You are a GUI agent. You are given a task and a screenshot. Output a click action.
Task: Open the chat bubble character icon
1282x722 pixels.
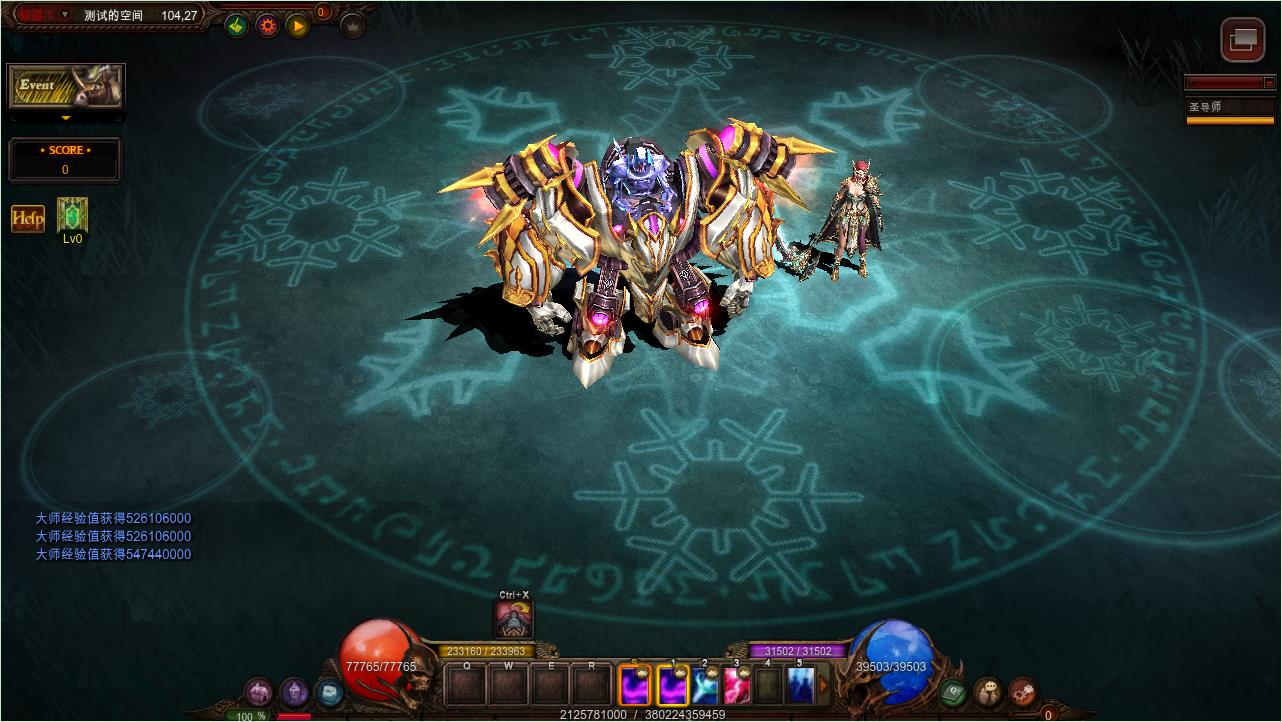click(x=988, y=691)
